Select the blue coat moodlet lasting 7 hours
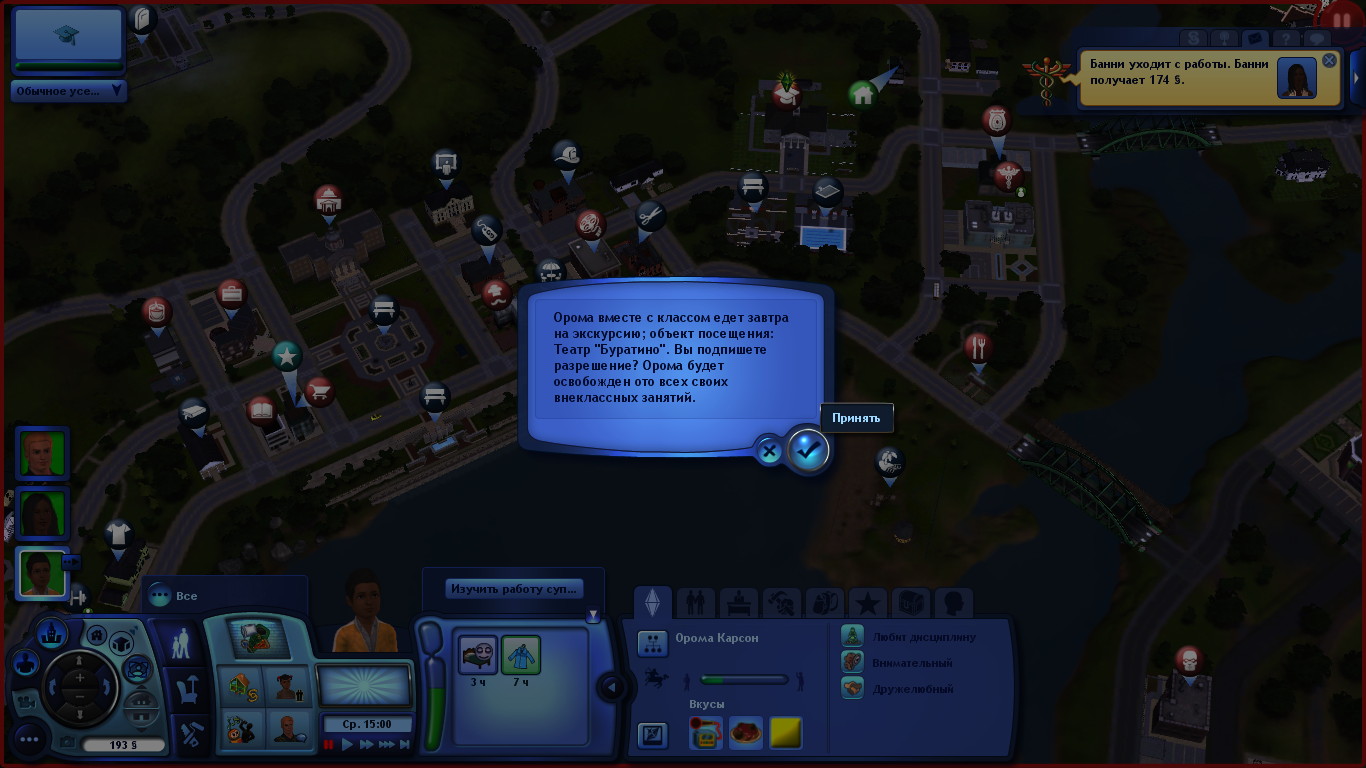This screenshot has width=1366, height=768. 520,656
